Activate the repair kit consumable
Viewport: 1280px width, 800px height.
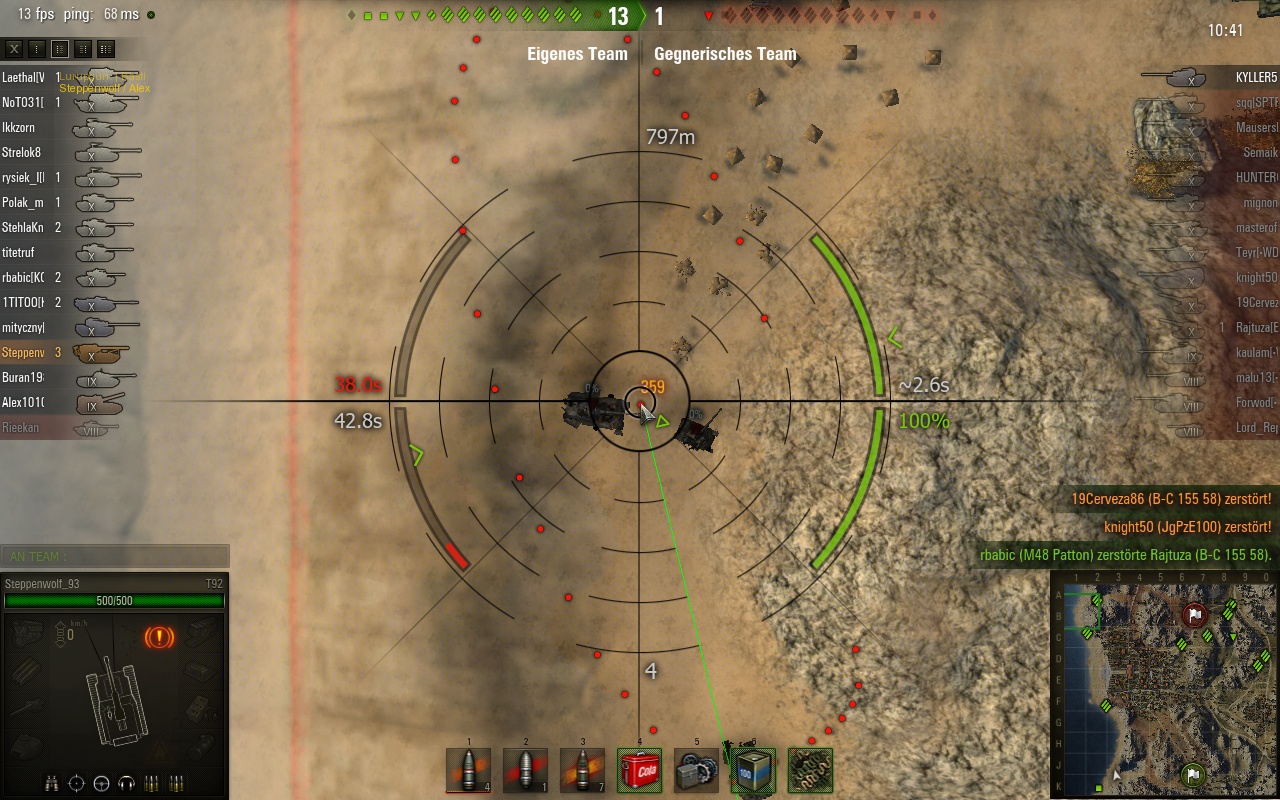tap(696, 770)
